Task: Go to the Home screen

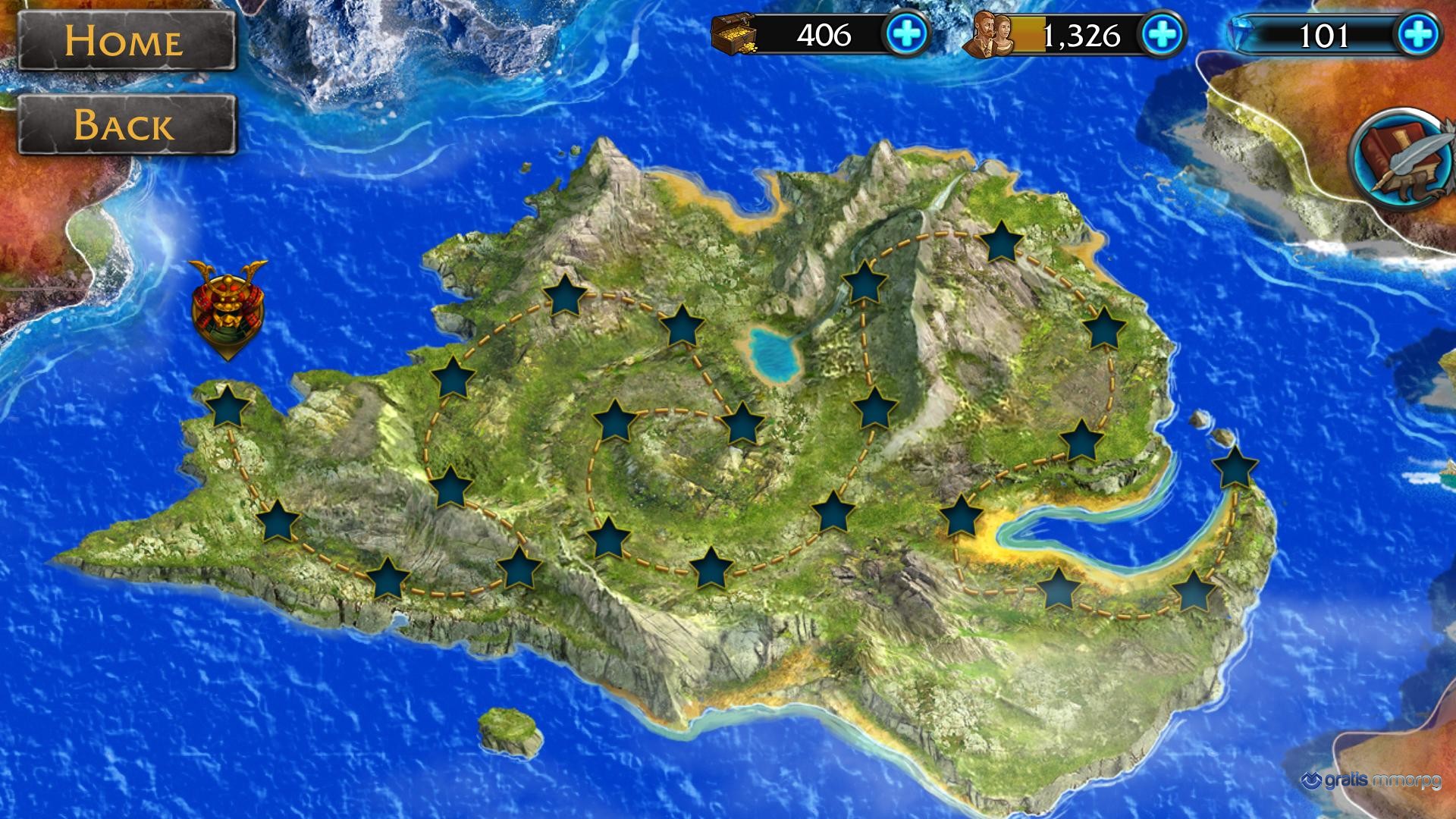Action: click(x=126, y=41)
